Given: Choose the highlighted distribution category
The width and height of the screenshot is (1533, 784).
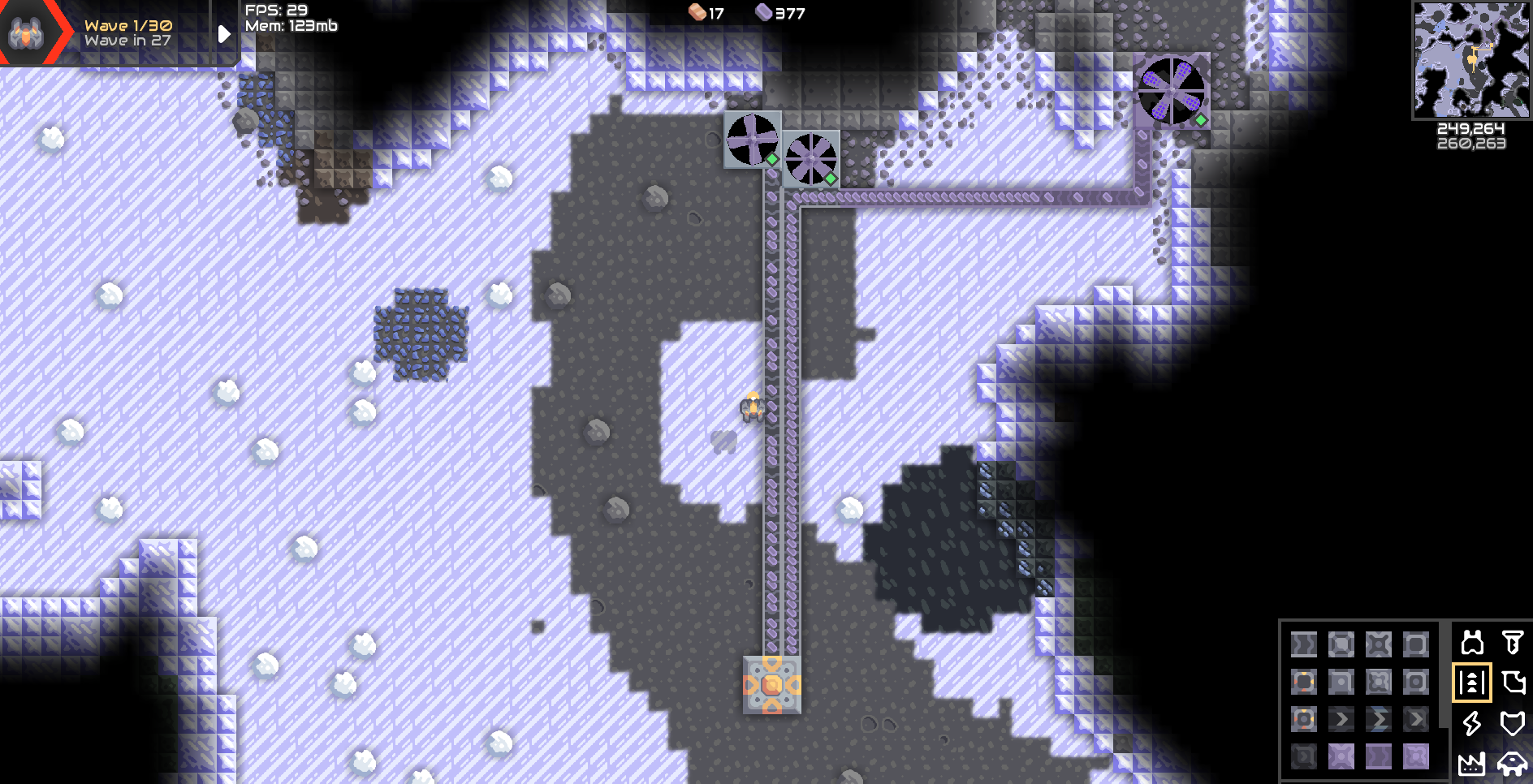Looking at the screenshot, I should (x=1472, y=683).
